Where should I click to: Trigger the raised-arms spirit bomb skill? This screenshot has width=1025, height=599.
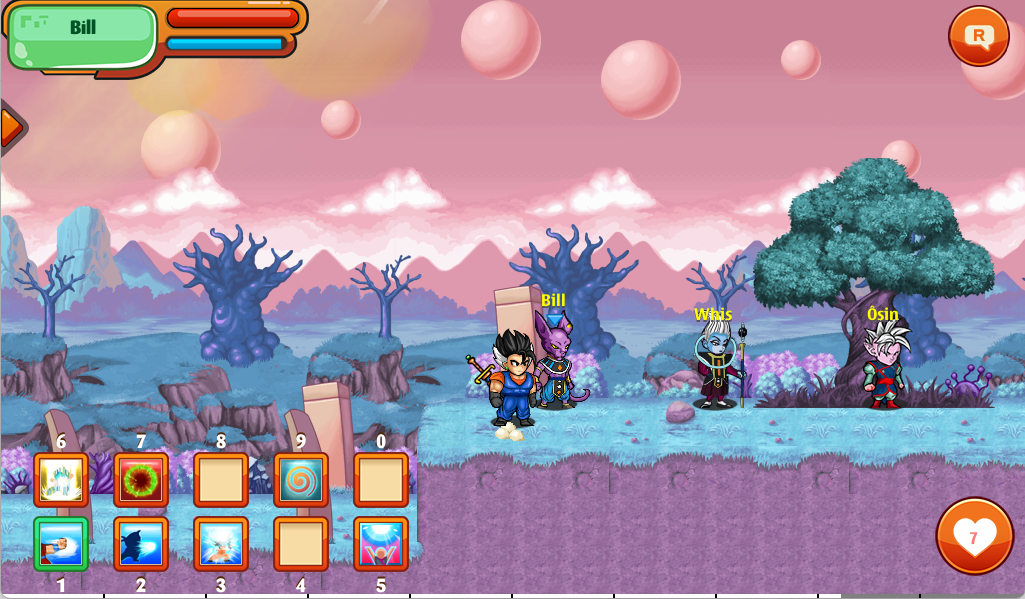[381, 544]
